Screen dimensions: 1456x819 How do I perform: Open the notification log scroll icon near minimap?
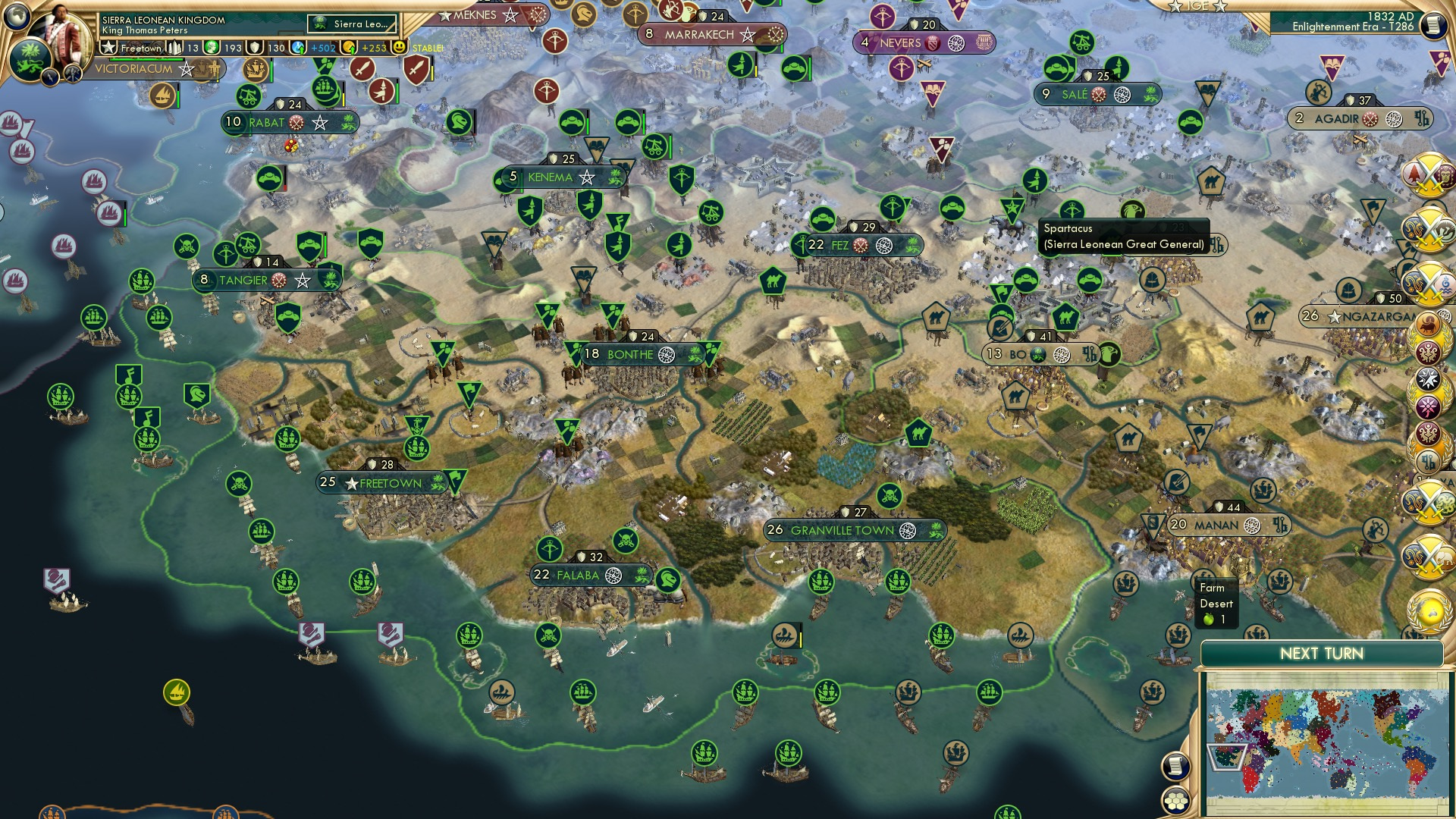click(1175, 765)
